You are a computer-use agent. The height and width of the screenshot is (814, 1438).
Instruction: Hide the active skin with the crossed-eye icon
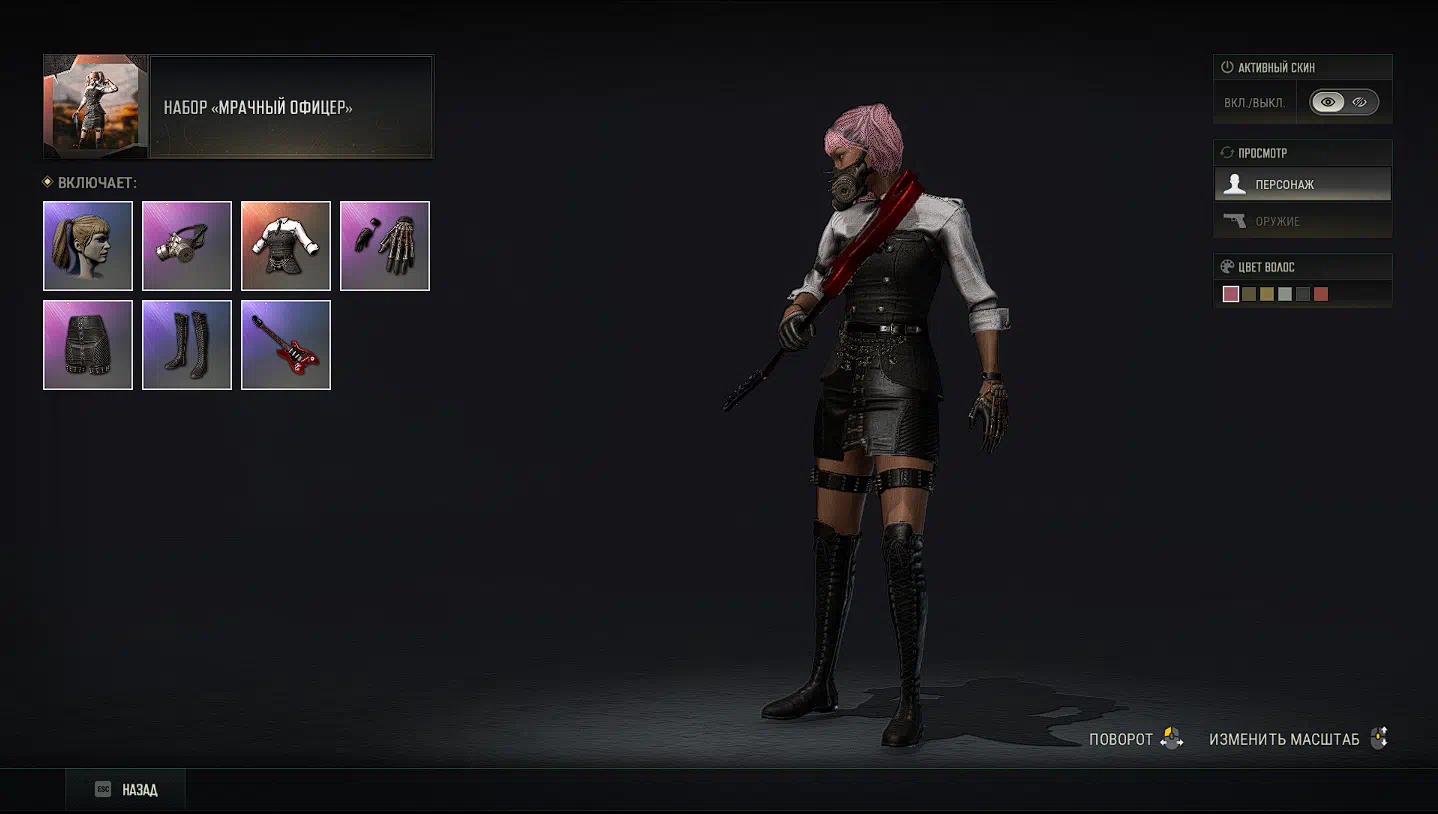click(1360, 102)
